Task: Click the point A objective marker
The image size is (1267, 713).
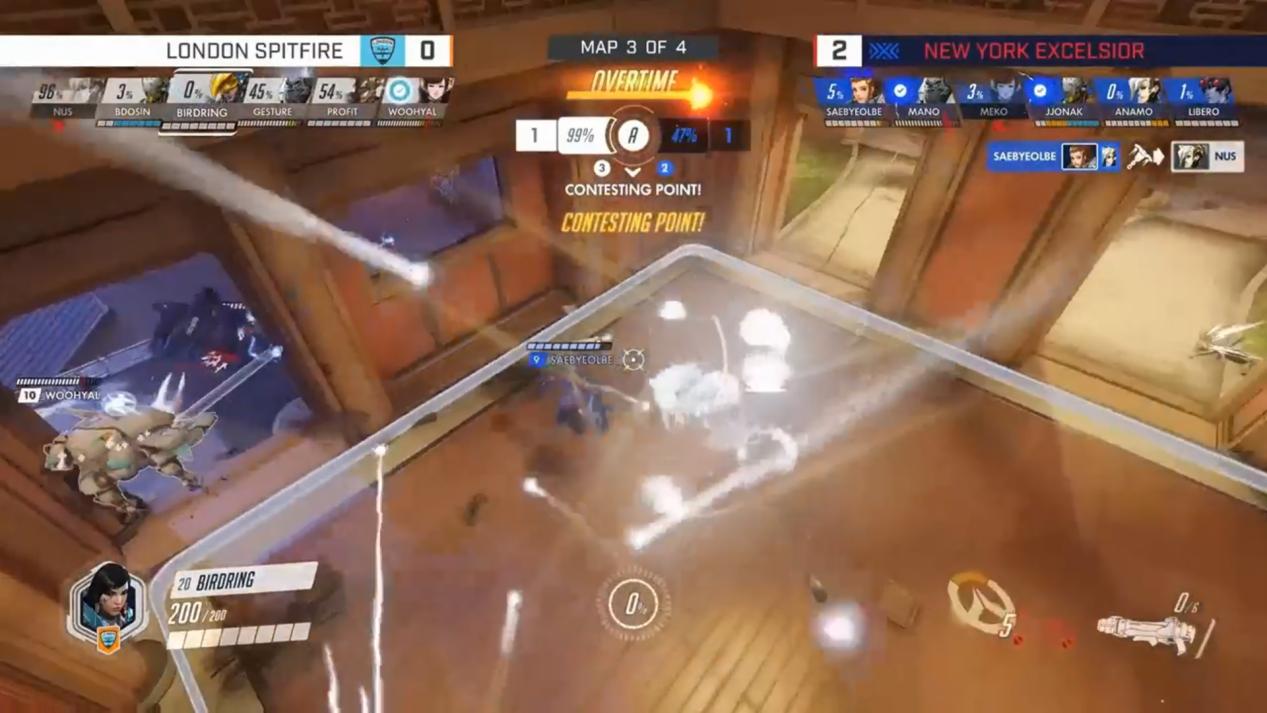Action: [x=632, y=136]
